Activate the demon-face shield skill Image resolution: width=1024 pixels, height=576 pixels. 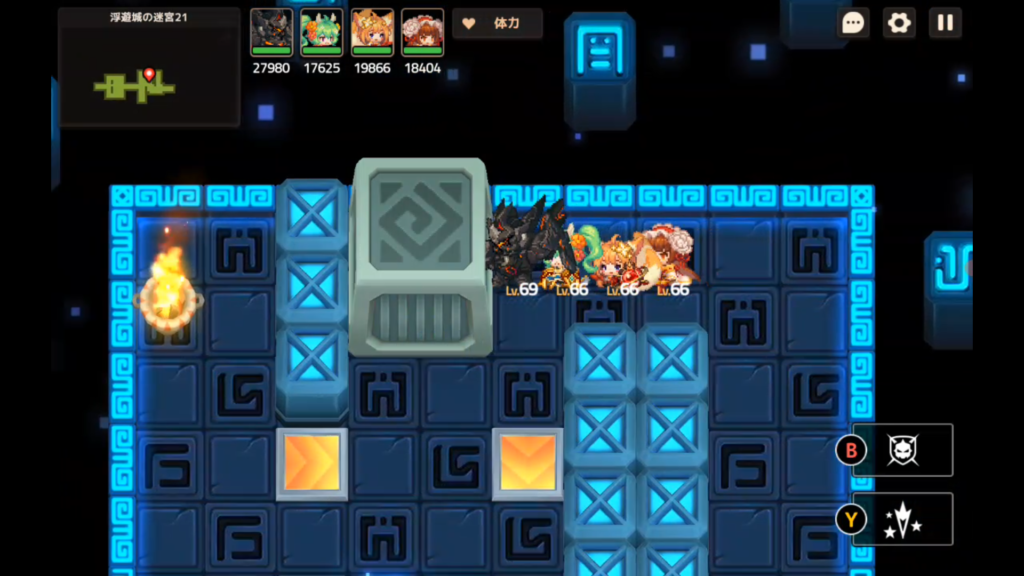tap(902, 450)
